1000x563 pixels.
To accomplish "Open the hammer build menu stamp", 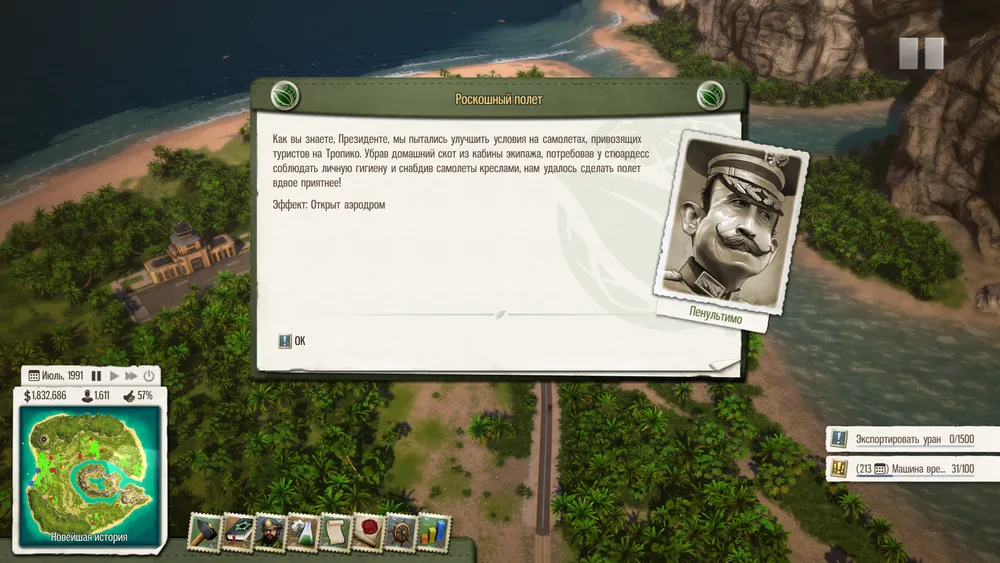I will click(x=205, y=533).
